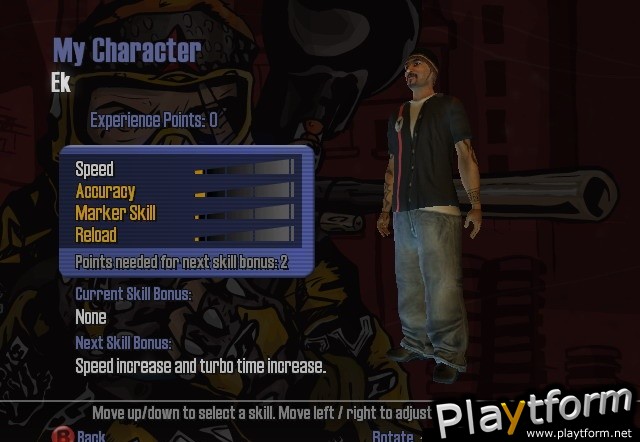The height and width of the screenshot is (442, 640).
Task: Adjust the Marker Skill bar
Action: pos(244,214)
